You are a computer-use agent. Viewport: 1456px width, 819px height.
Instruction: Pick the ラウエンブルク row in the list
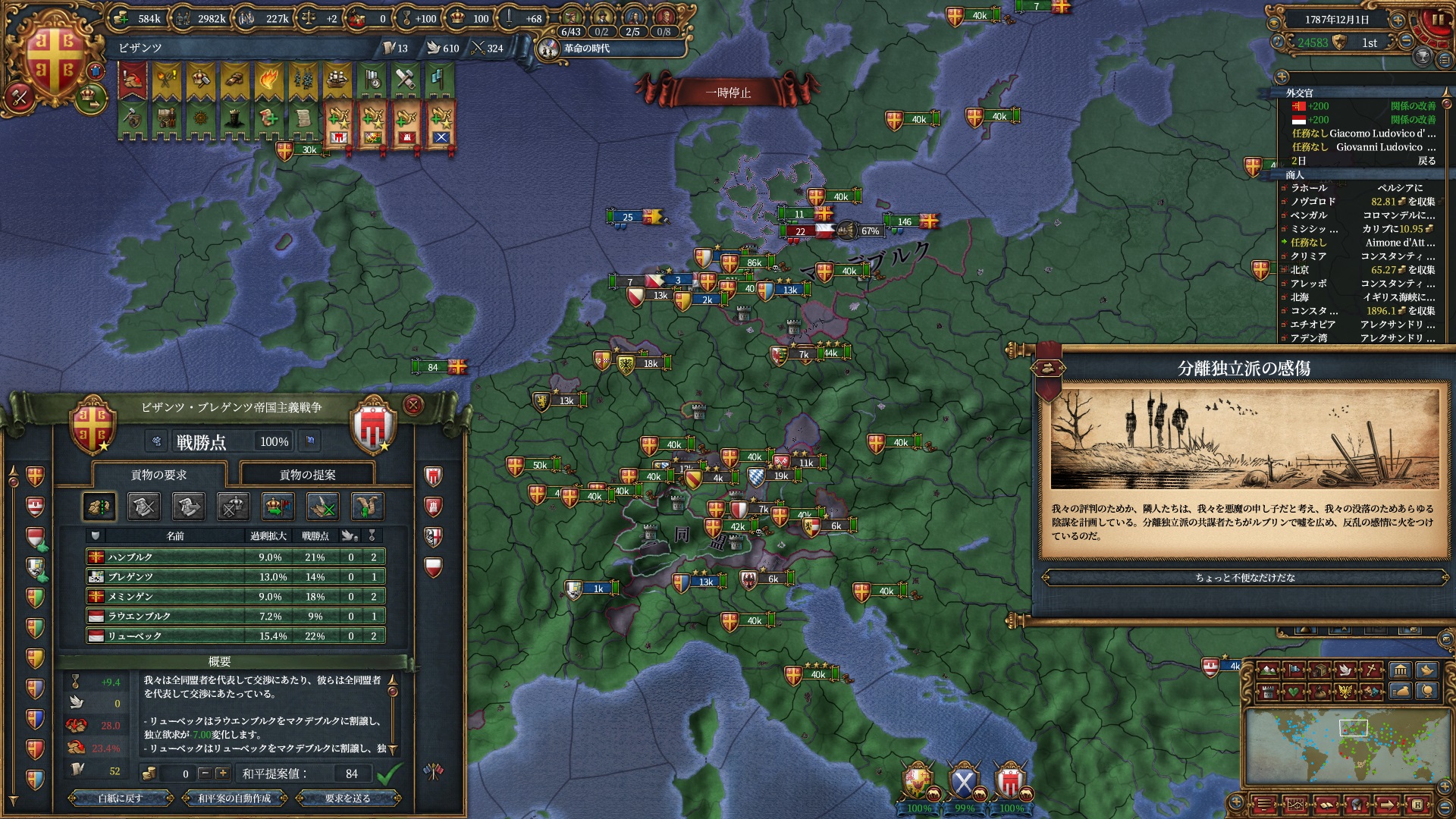(235, 617)
